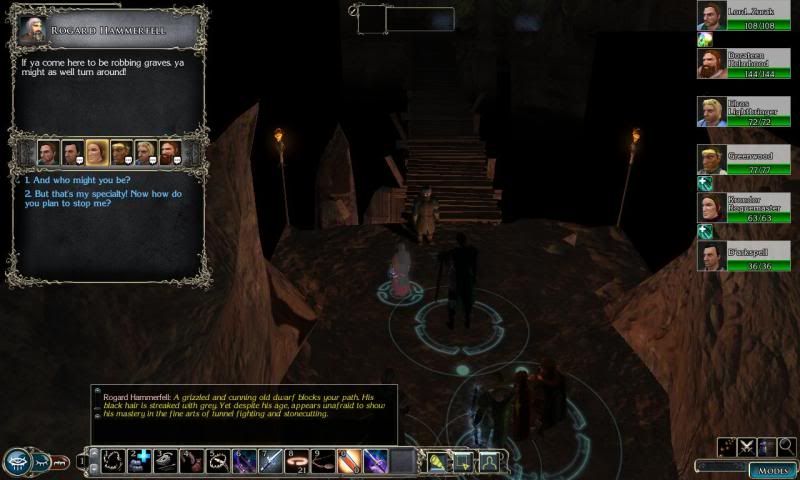Select the whip item in hotbar slot 1
This screenshot has width=800, height=480.
coord(114,461)
